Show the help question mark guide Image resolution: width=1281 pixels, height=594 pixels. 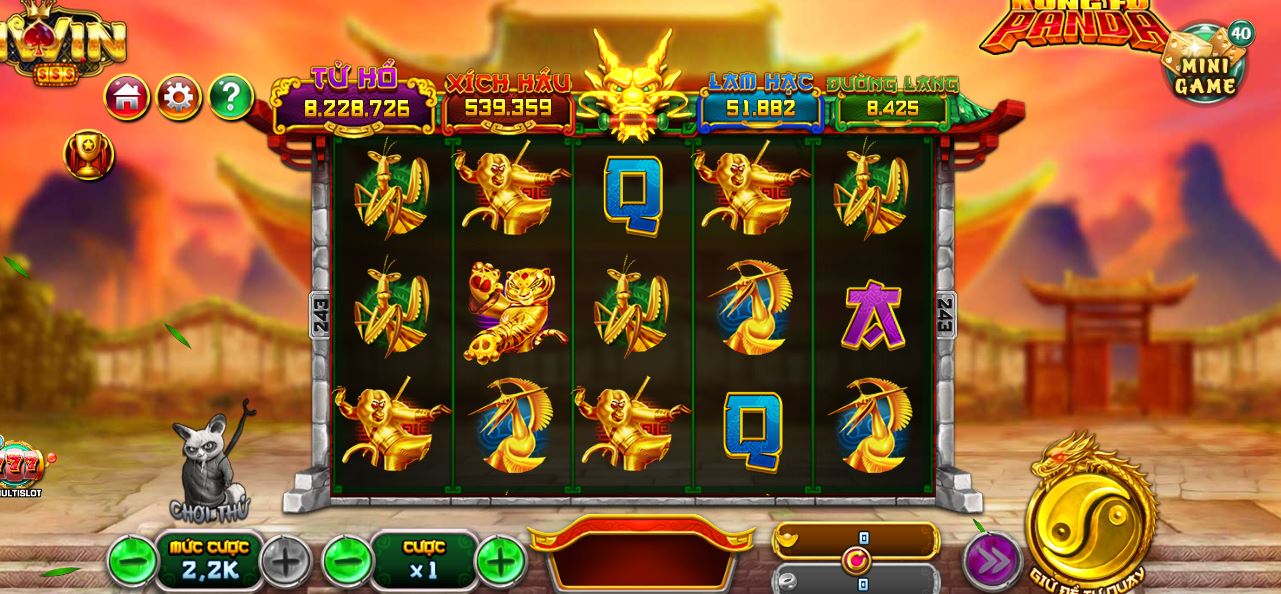(231, 97)
